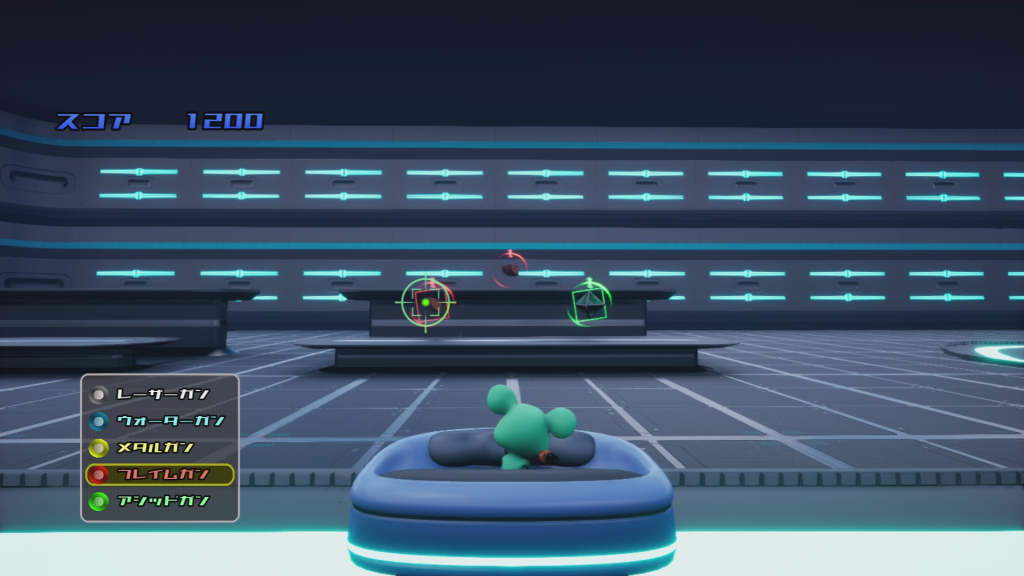Screen dimensions: 1024x576
Task: Equip the green アシッドガン (Acid Gun)
Action: click(x=160, y=501)
